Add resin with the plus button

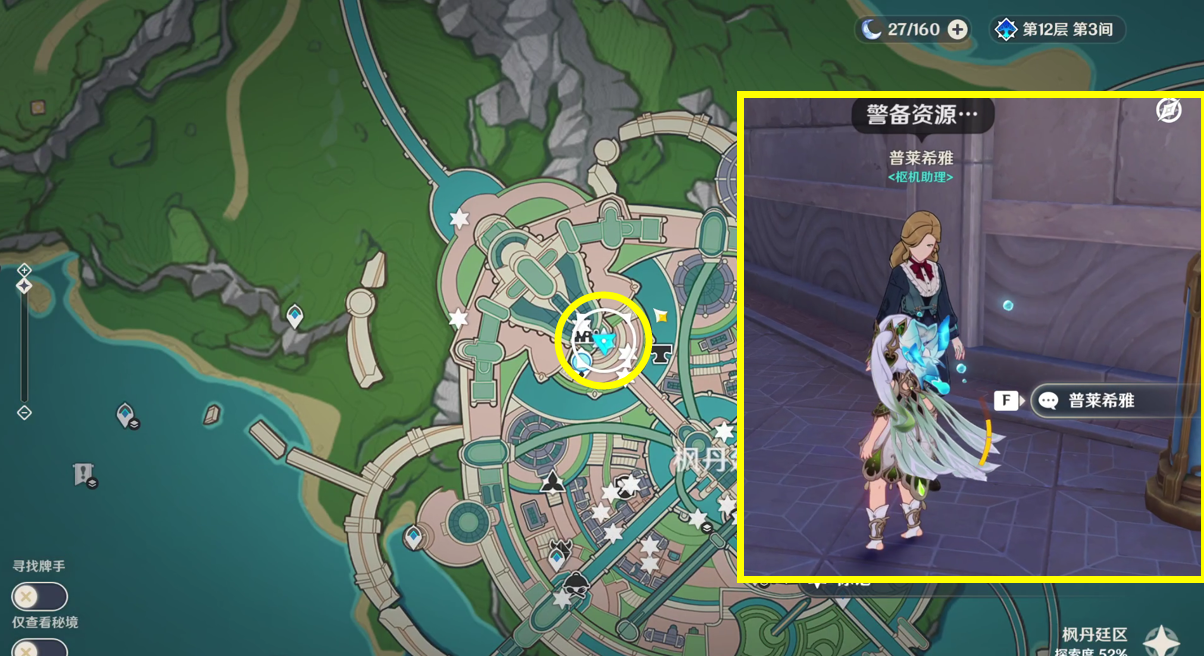tap(957, 29)
